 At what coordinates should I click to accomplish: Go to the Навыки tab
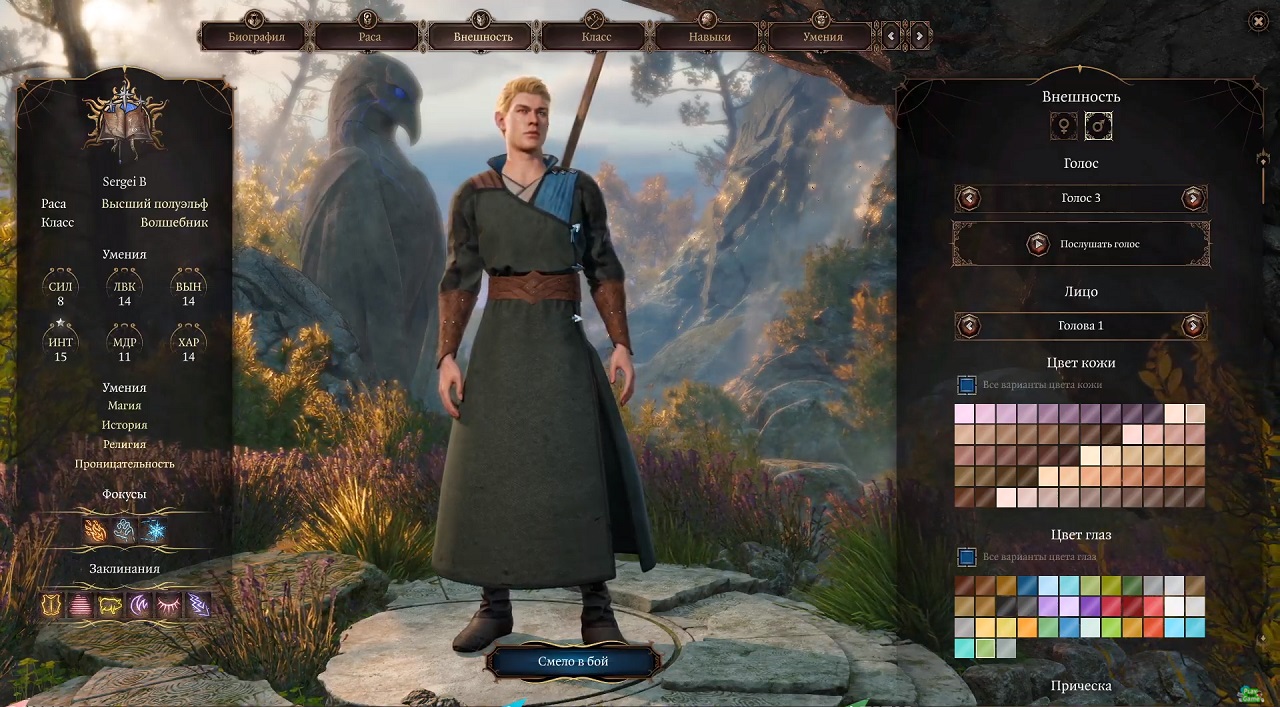(x=709, y=37)
